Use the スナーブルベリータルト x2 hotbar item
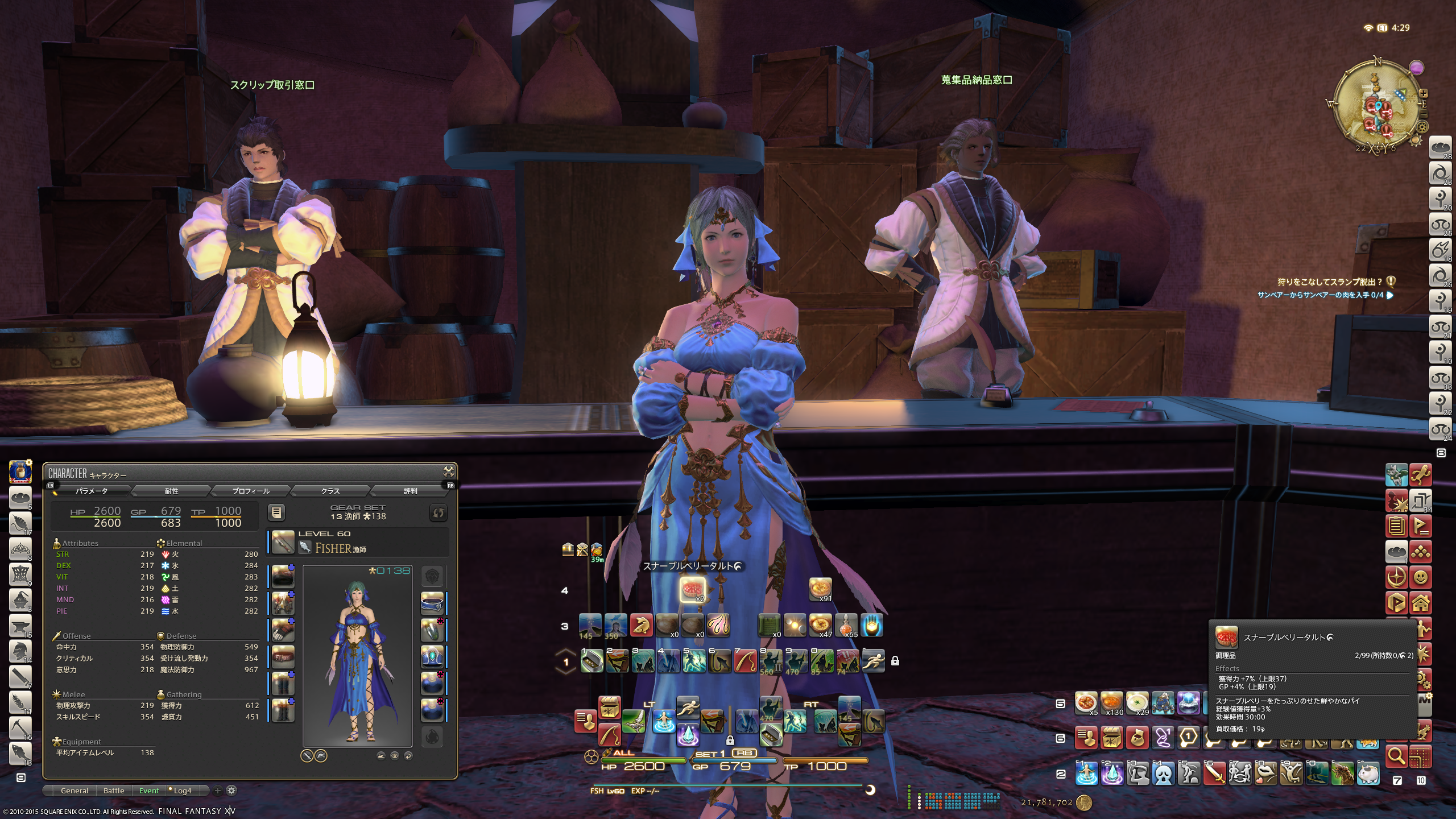1456x819 pixels. pyautogui.click(x=692, y=590)
